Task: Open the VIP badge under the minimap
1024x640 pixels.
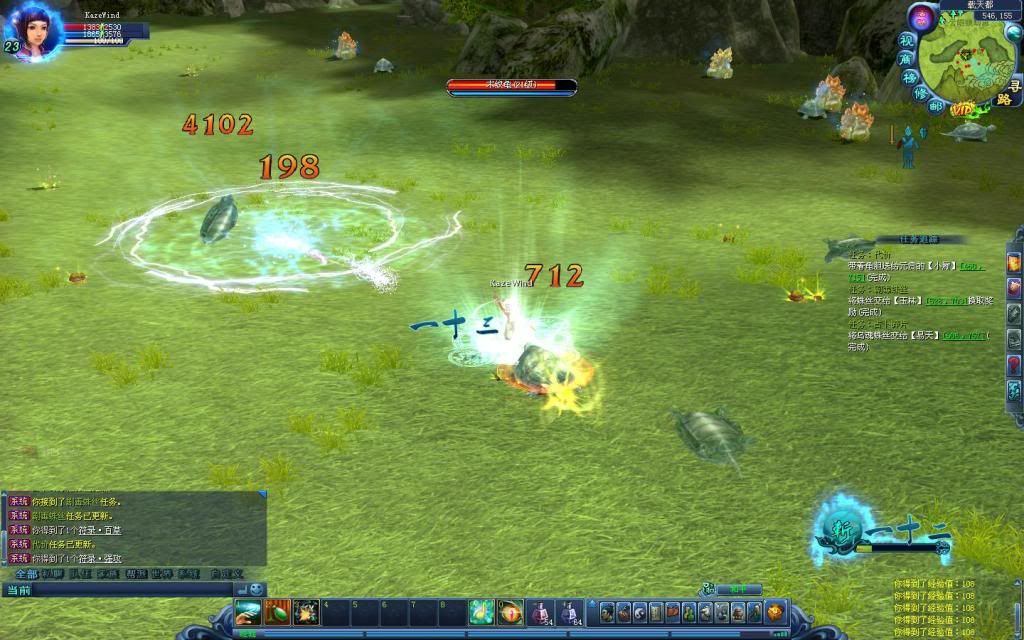Action: click(963, 108)
